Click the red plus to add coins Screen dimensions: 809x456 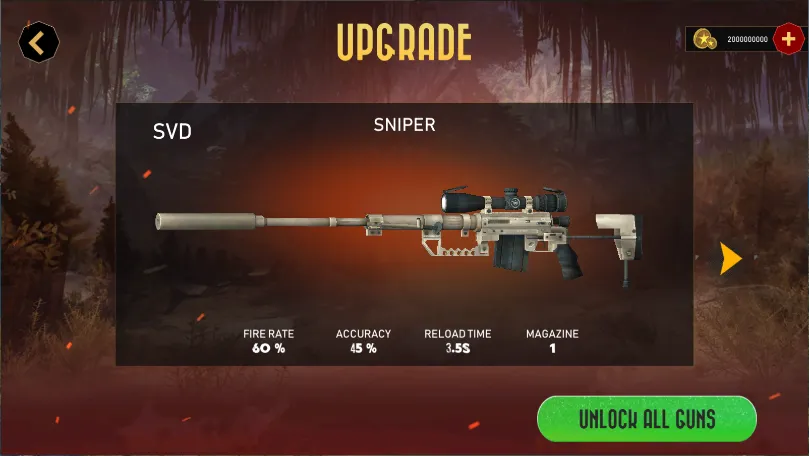coord(789,39)
